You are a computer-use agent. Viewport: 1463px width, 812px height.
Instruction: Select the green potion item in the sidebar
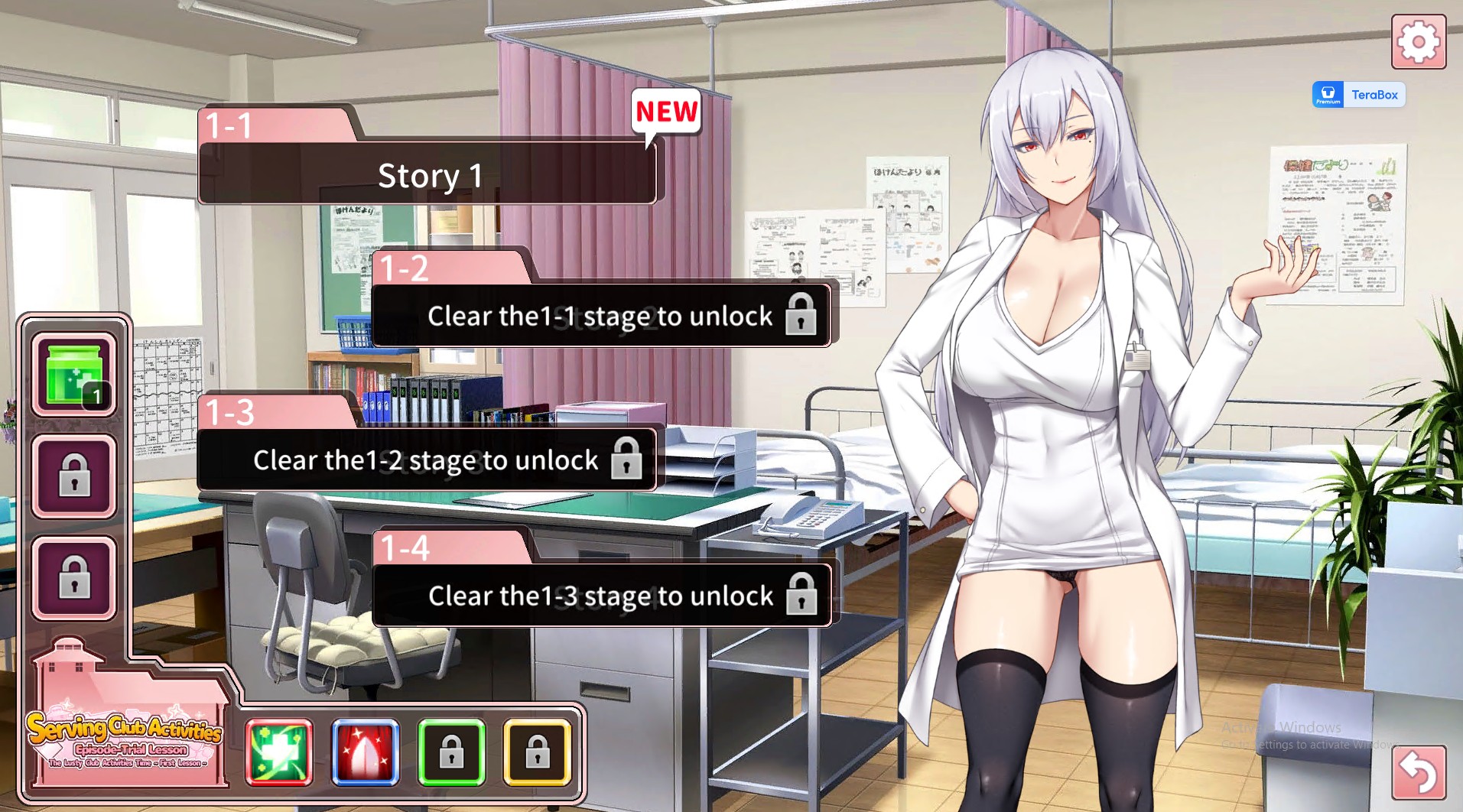[x=73, y=372]
